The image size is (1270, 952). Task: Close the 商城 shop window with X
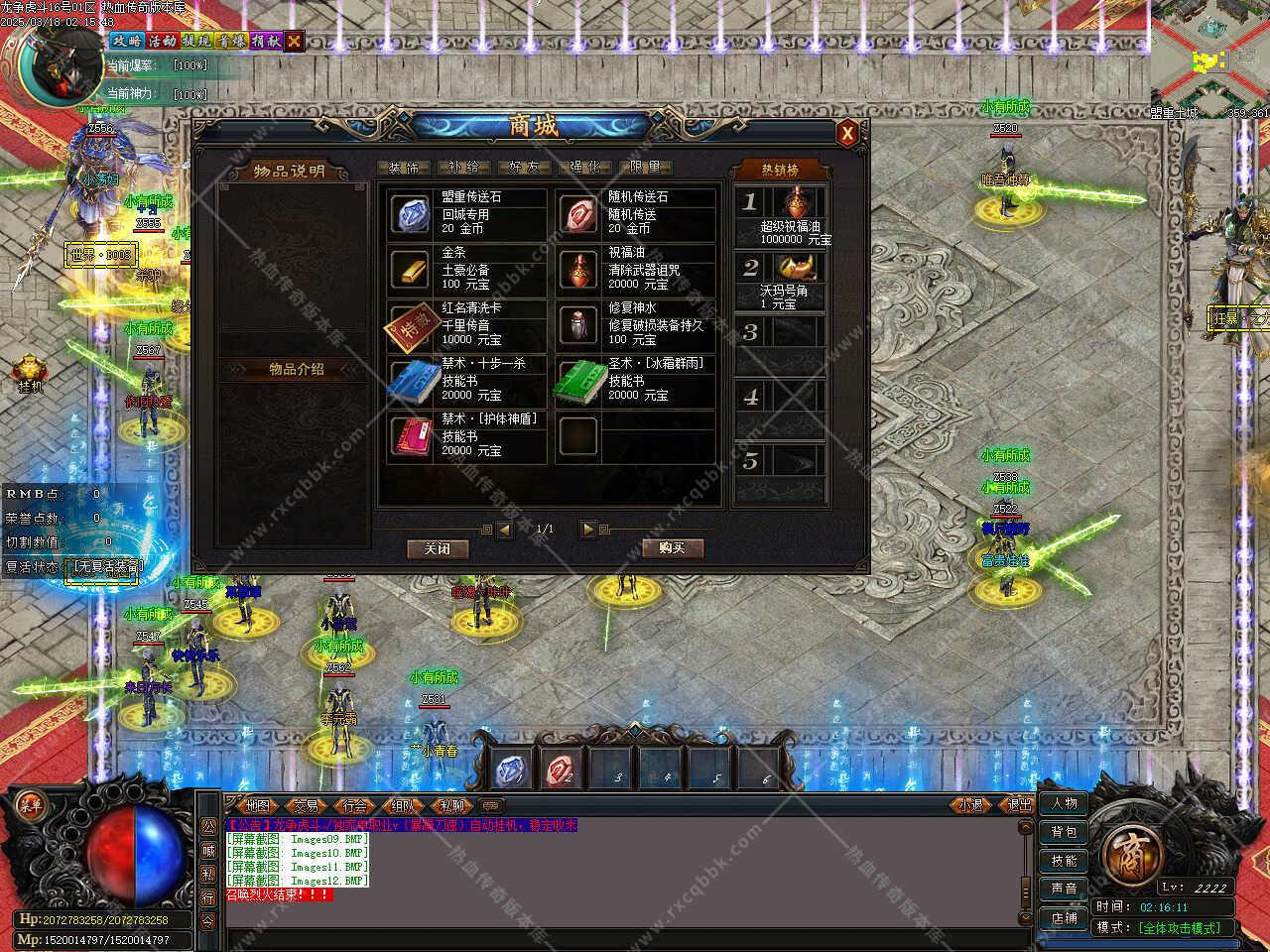[847, 133]
